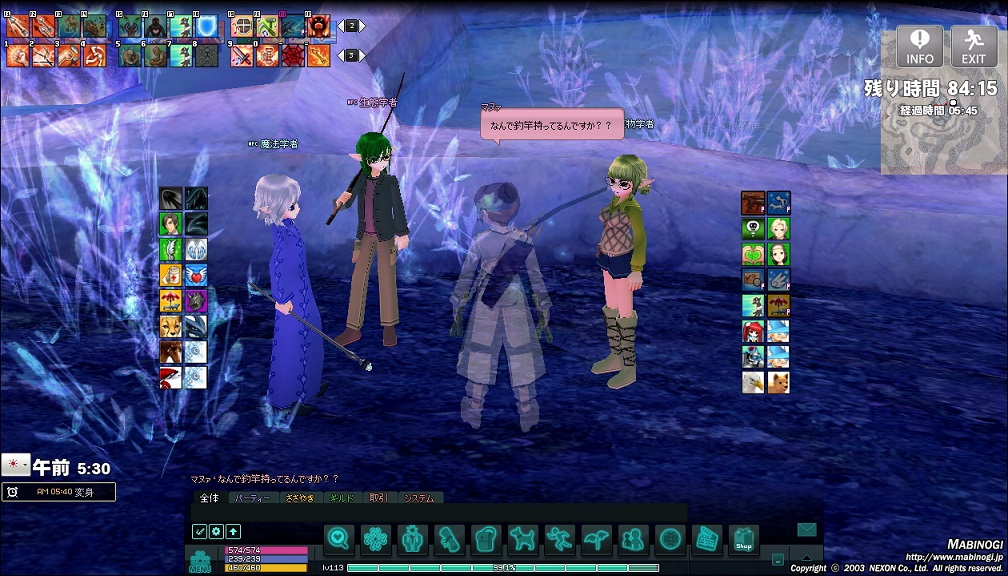Screen dimensions: 1008x576
Task: Show the システム chat tab
Action: coord(419,498)
